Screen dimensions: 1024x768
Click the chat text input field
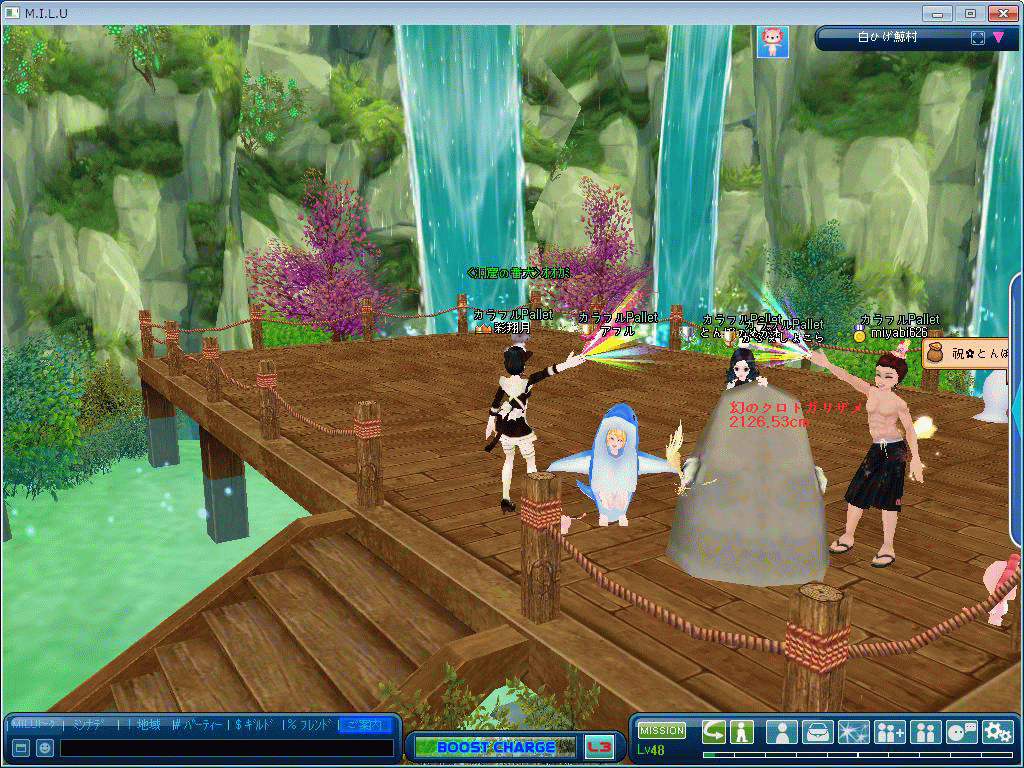tap(226, 748)
